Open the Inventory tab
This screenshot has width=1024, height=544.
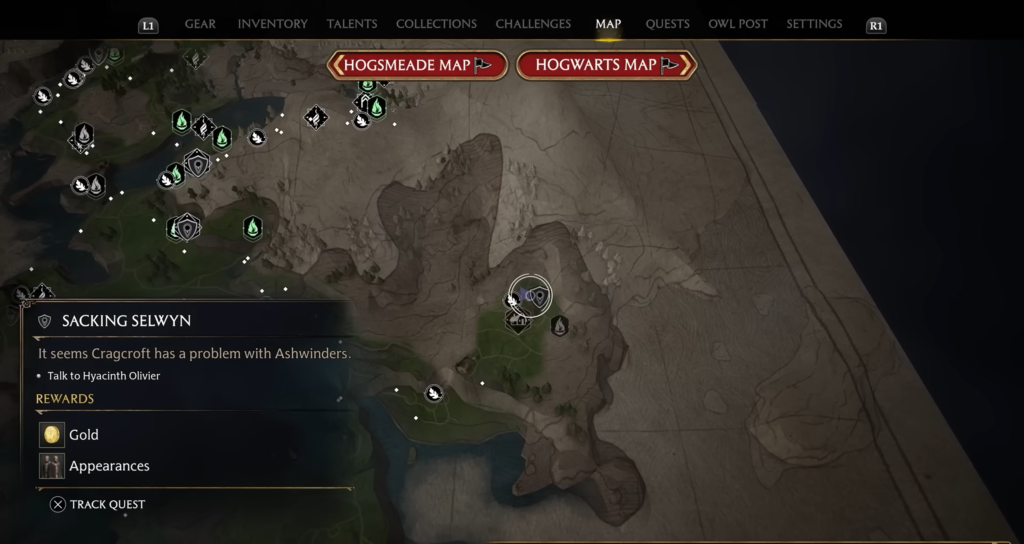(x=271, y=24)
